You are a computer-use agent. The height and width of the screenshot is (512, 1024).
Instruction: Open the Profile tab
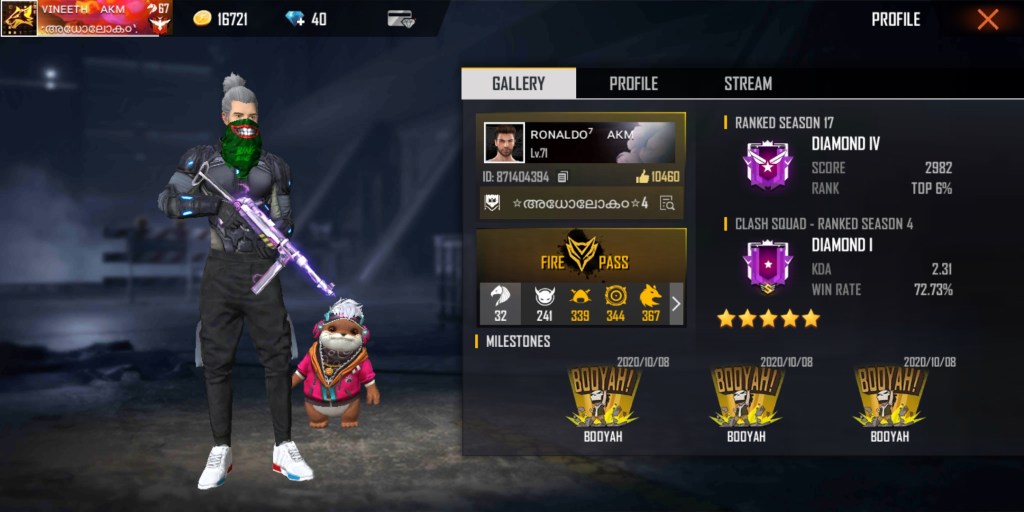pos(633,84)
